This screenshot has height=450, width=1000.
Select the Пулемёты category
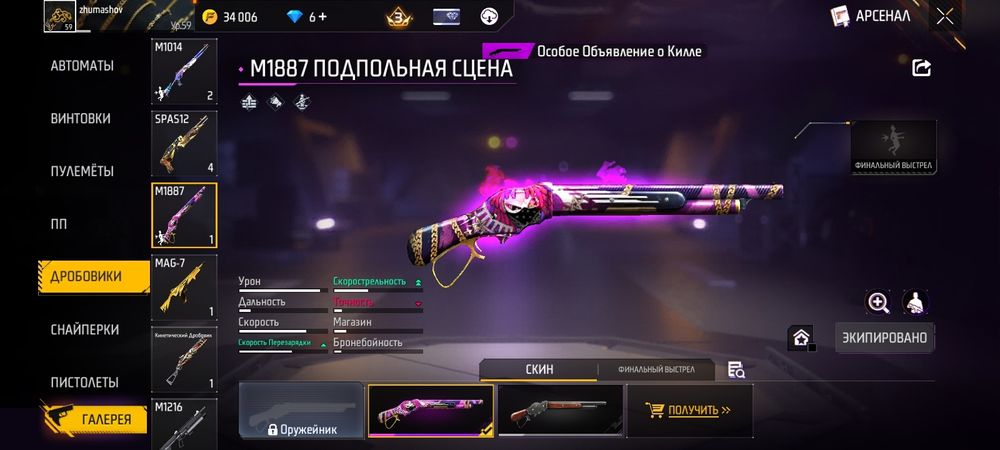tap(82, 171)
